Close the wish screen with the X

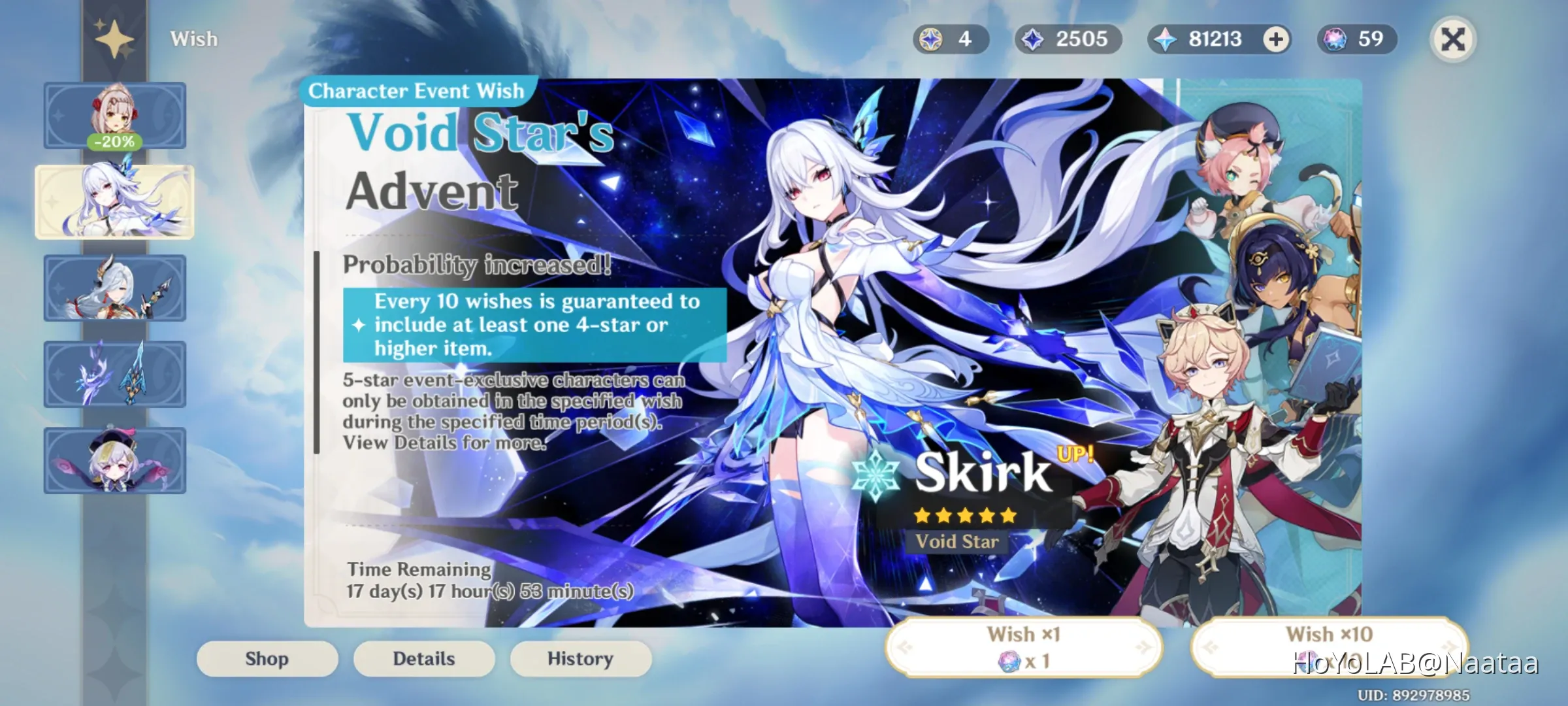(1454, 40)
